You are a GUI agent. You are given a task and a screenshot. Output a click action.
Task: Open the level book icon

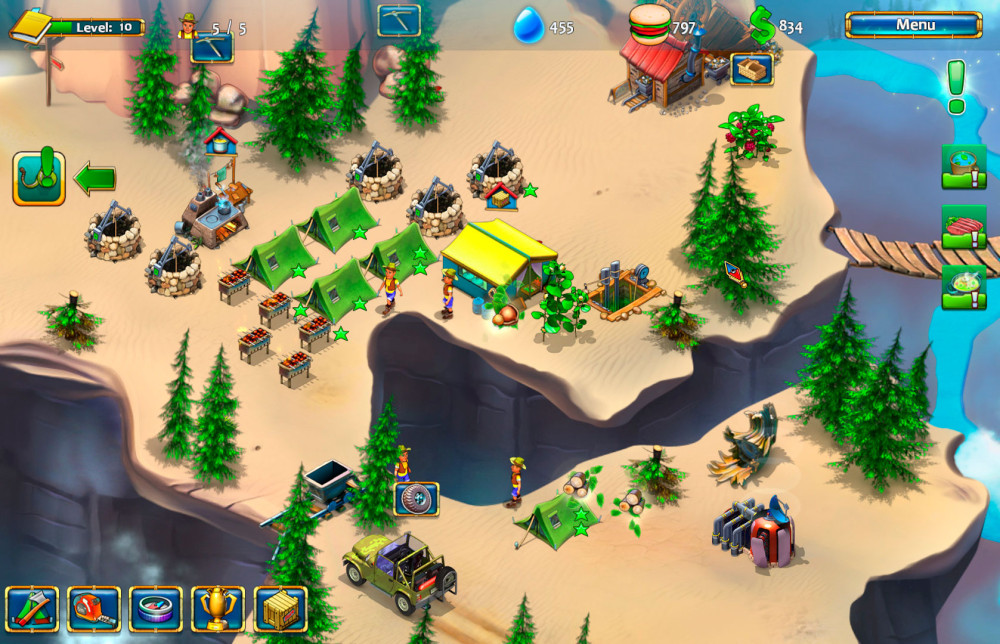pyautogui.click(x=30, y=25)
